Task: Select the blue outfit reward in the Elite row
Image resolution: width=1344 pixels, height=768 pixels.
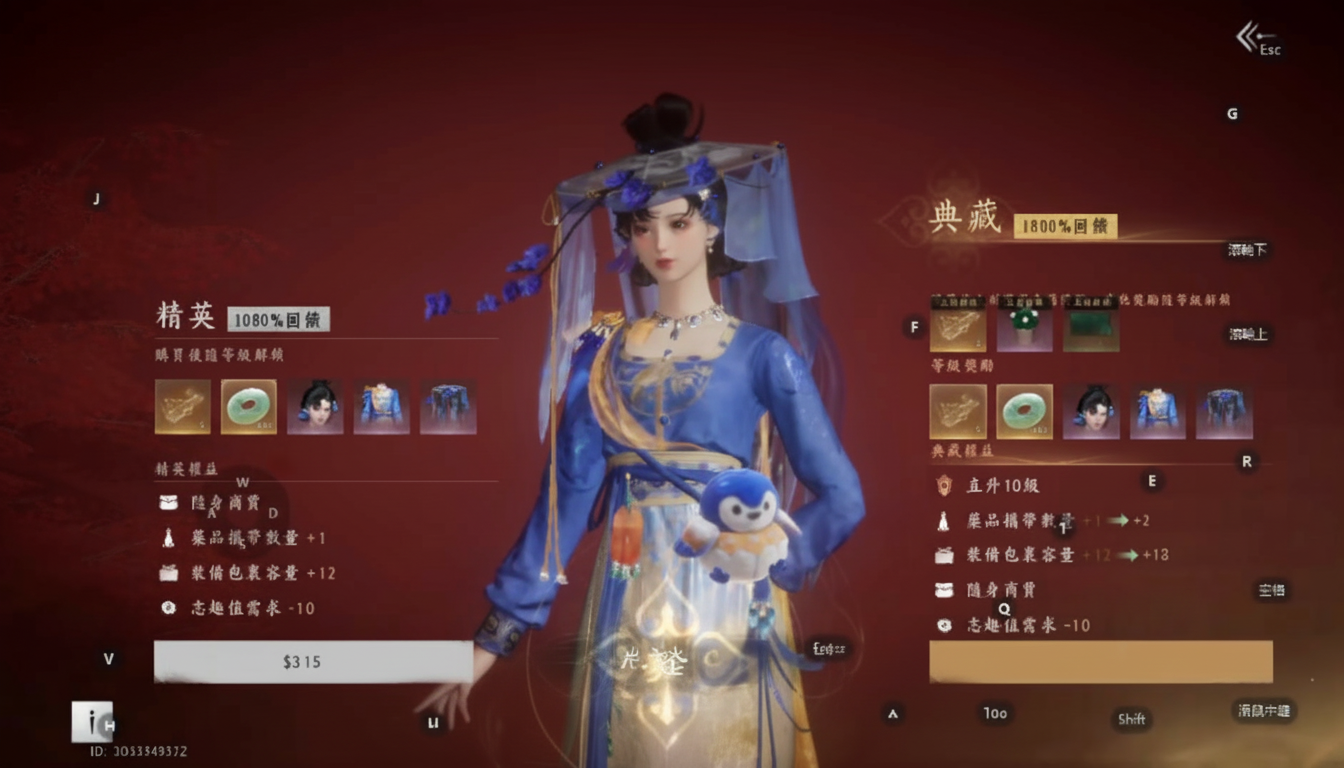Action: pyautogui.click(x=381, y=406)
